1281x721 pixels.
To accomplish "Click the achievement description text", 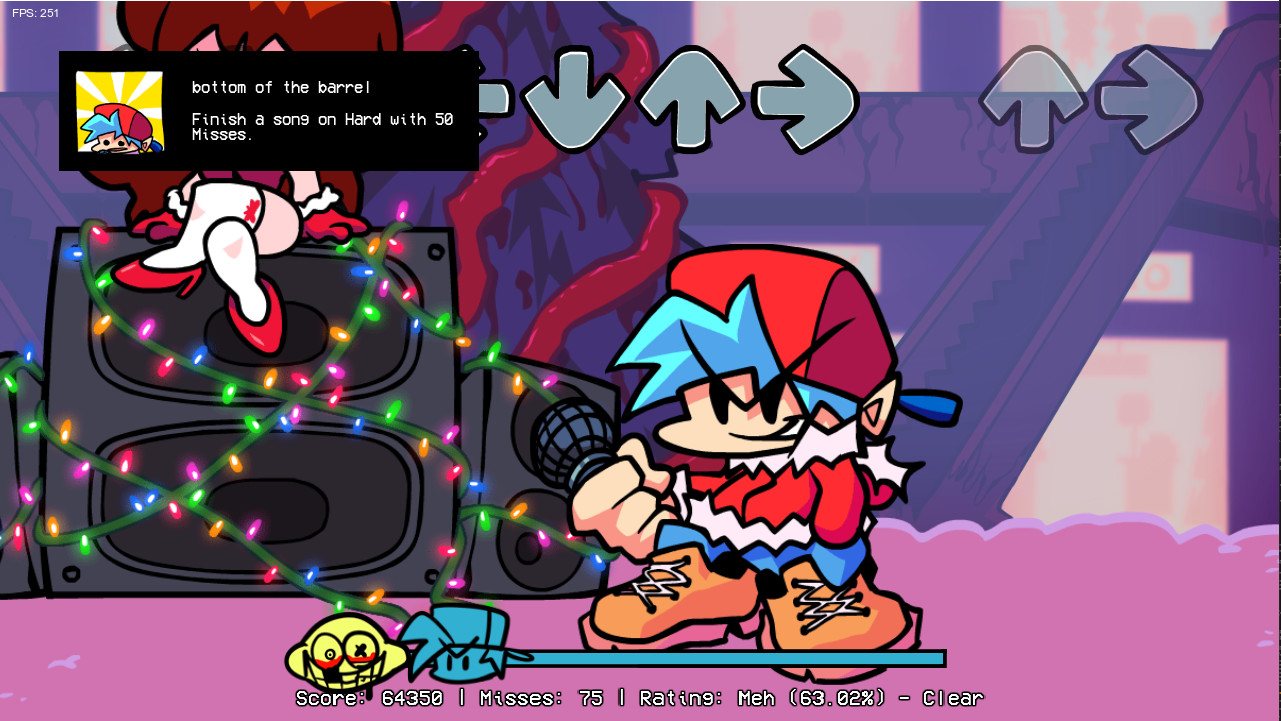I will pos(321,126).
